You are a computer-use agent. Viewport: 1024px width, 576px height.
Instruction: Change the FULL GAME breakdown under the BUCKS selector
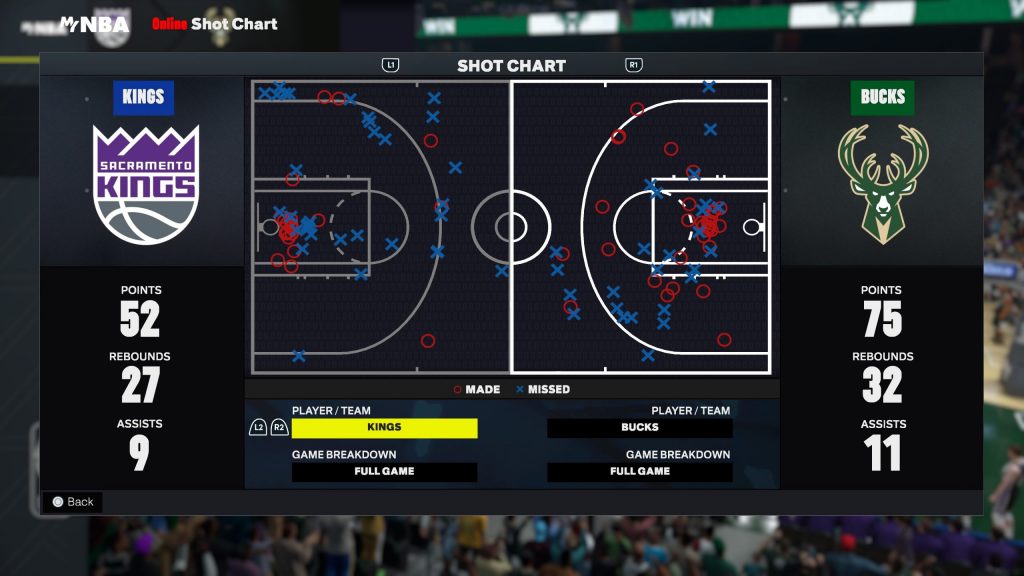tap(640, 472)
